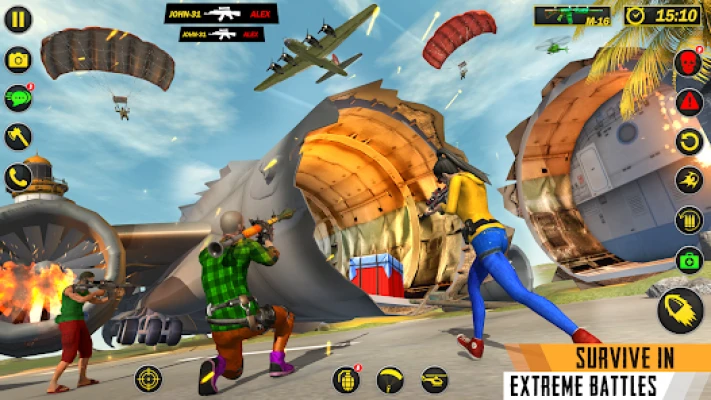The height and width of the screenshot is (400, 711).
Task: Pause the game
Action: click(x=18, y=19)
